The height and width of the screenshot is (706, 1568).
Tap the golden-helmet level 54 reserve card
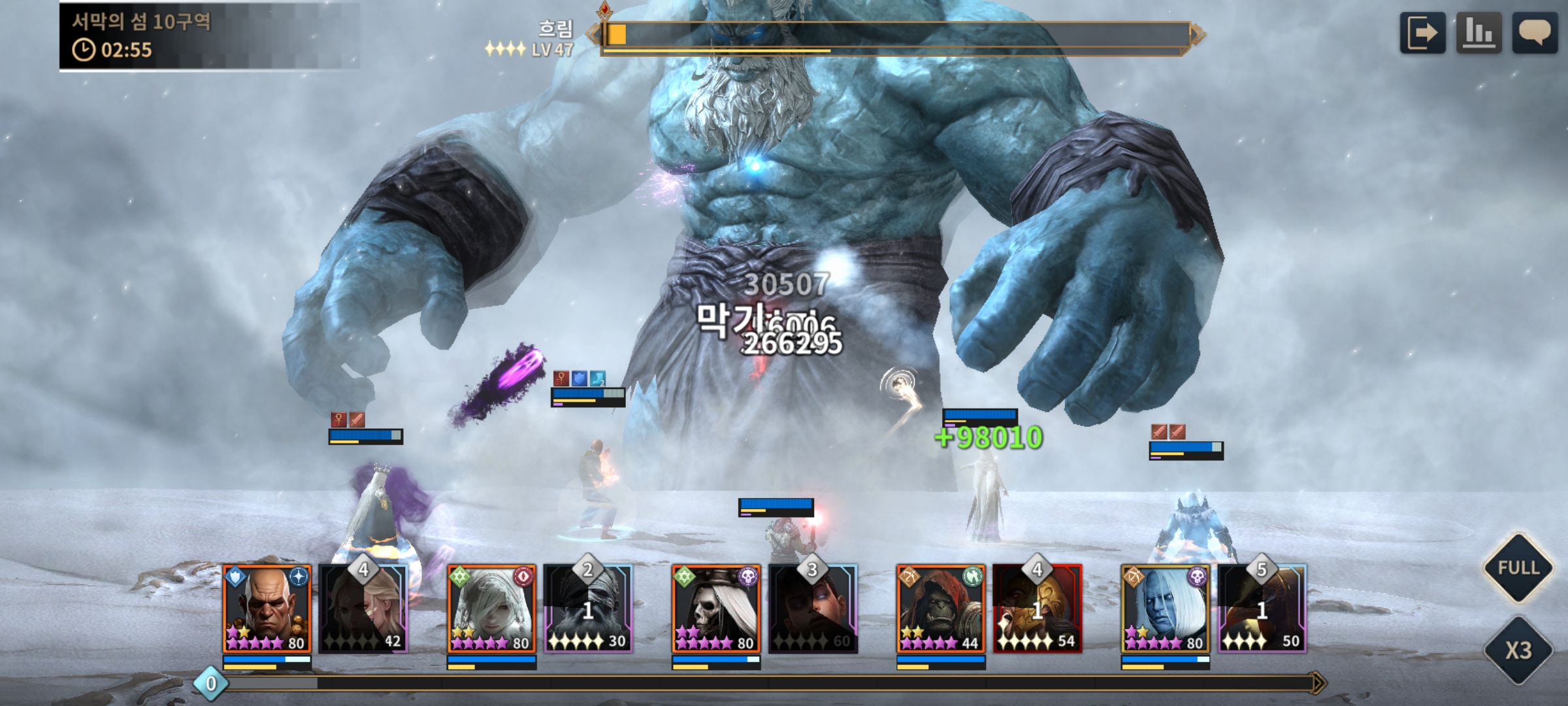[1037, 611]
